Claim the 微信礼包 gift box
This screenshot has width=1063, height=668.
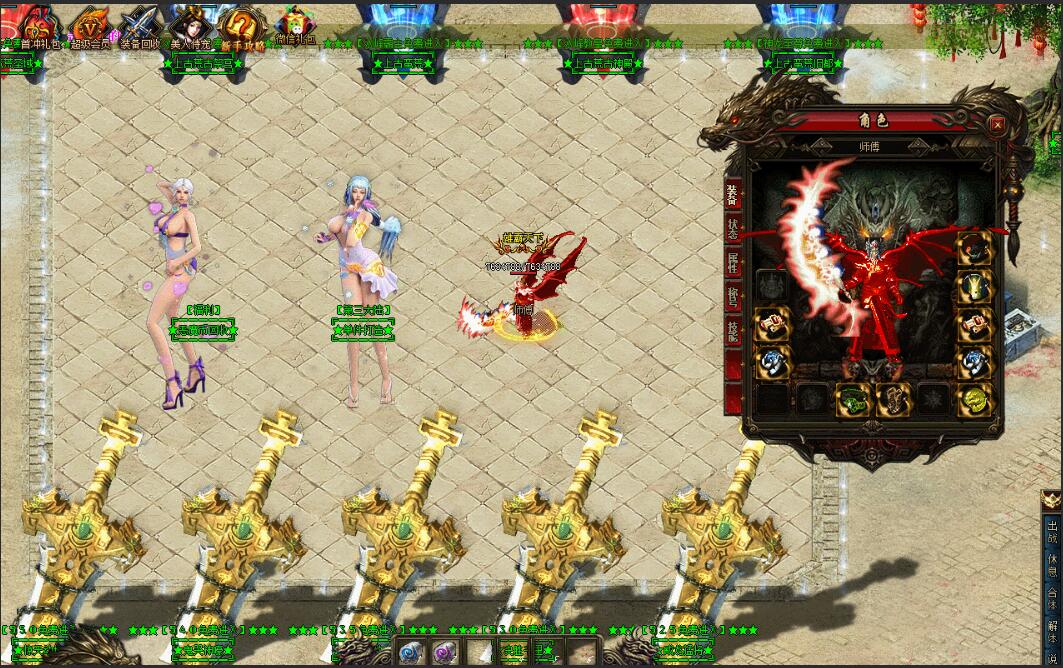(x=295, y=24)
